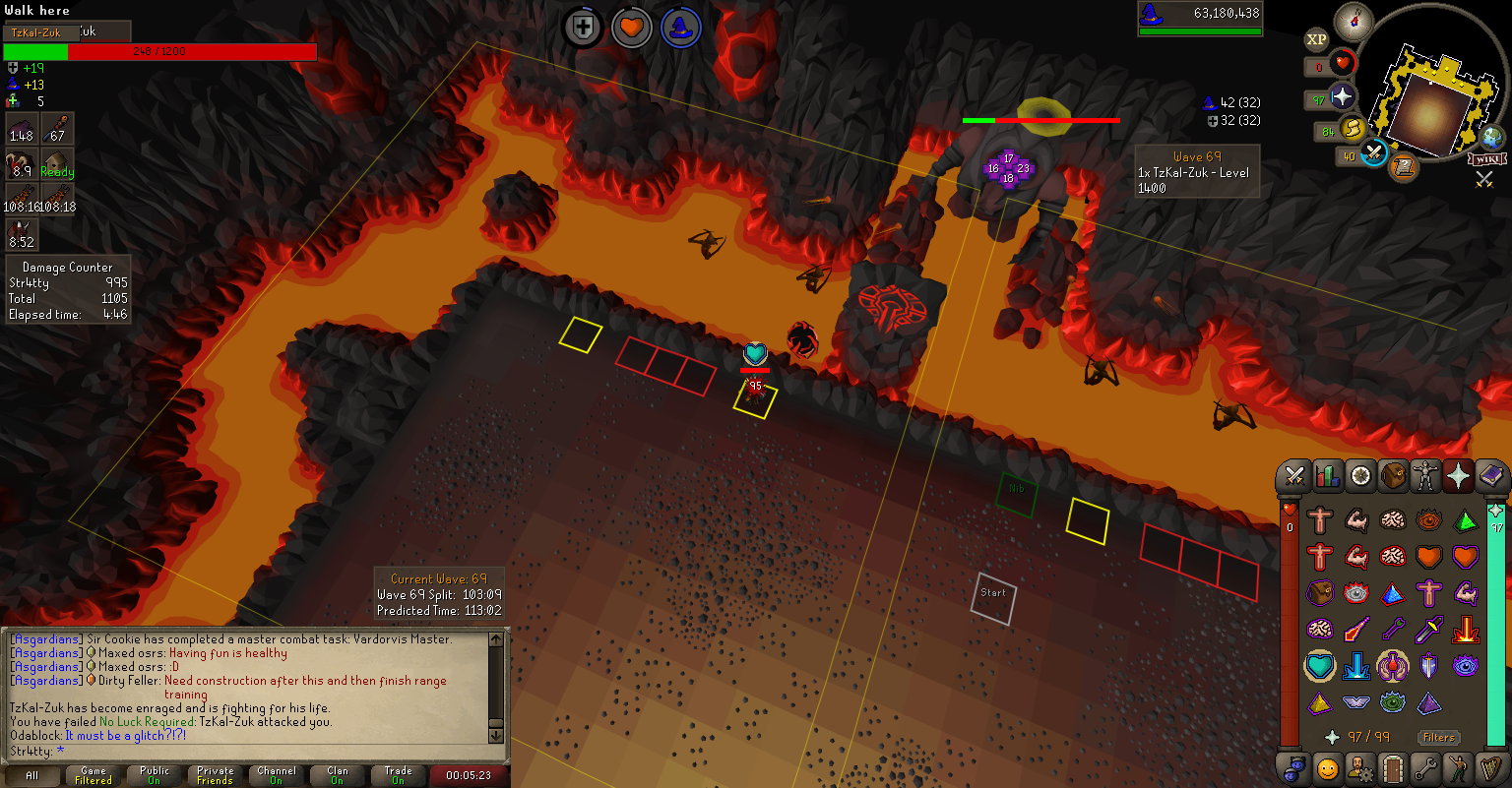Open the Combat Options tab
This screenshot has width=1512, height=788.
pyautogui.click(x=1294, y=477)
